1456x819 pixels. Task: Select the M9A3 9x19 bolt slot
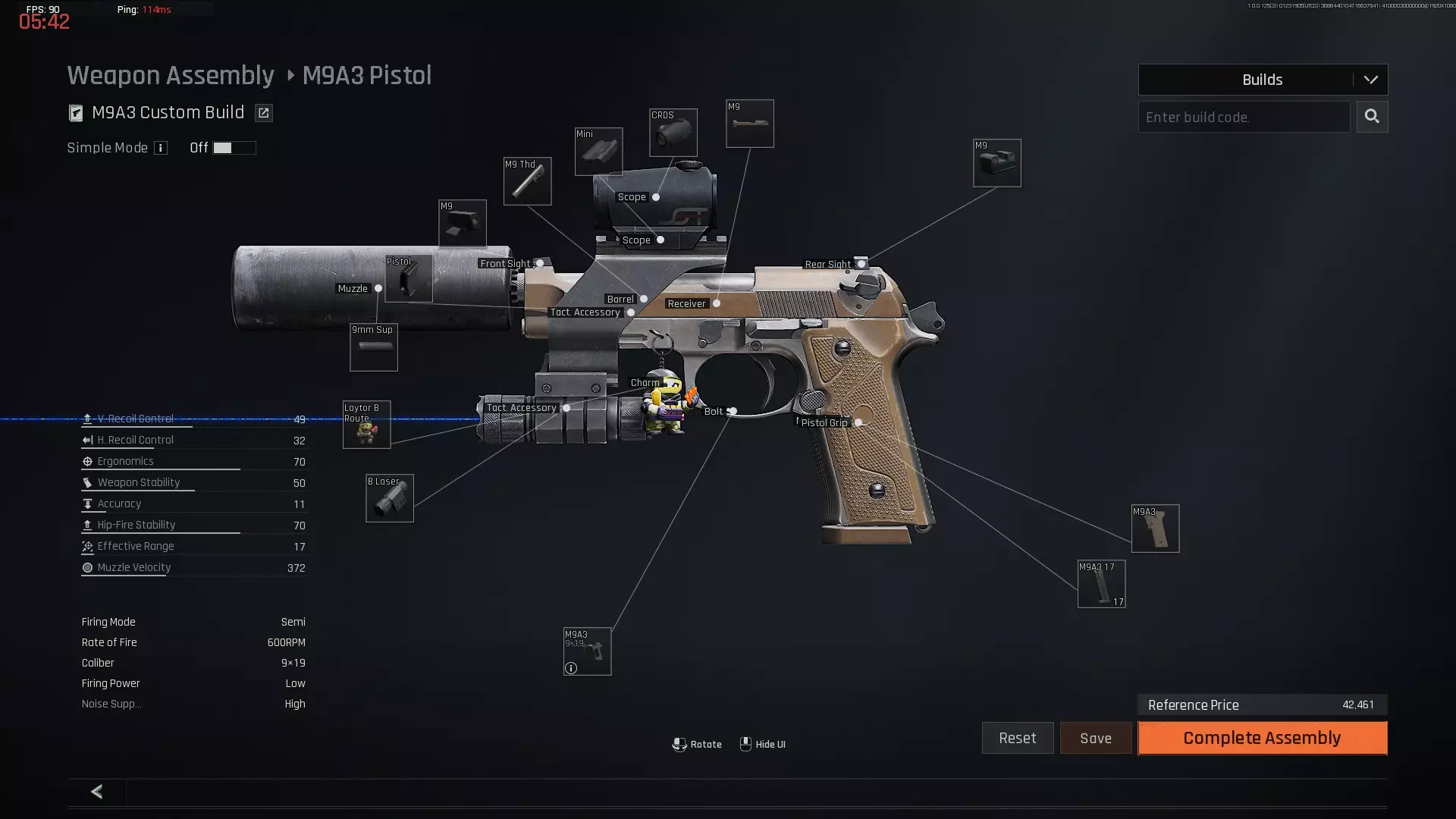pyautogui.click(x=587, y=651)
